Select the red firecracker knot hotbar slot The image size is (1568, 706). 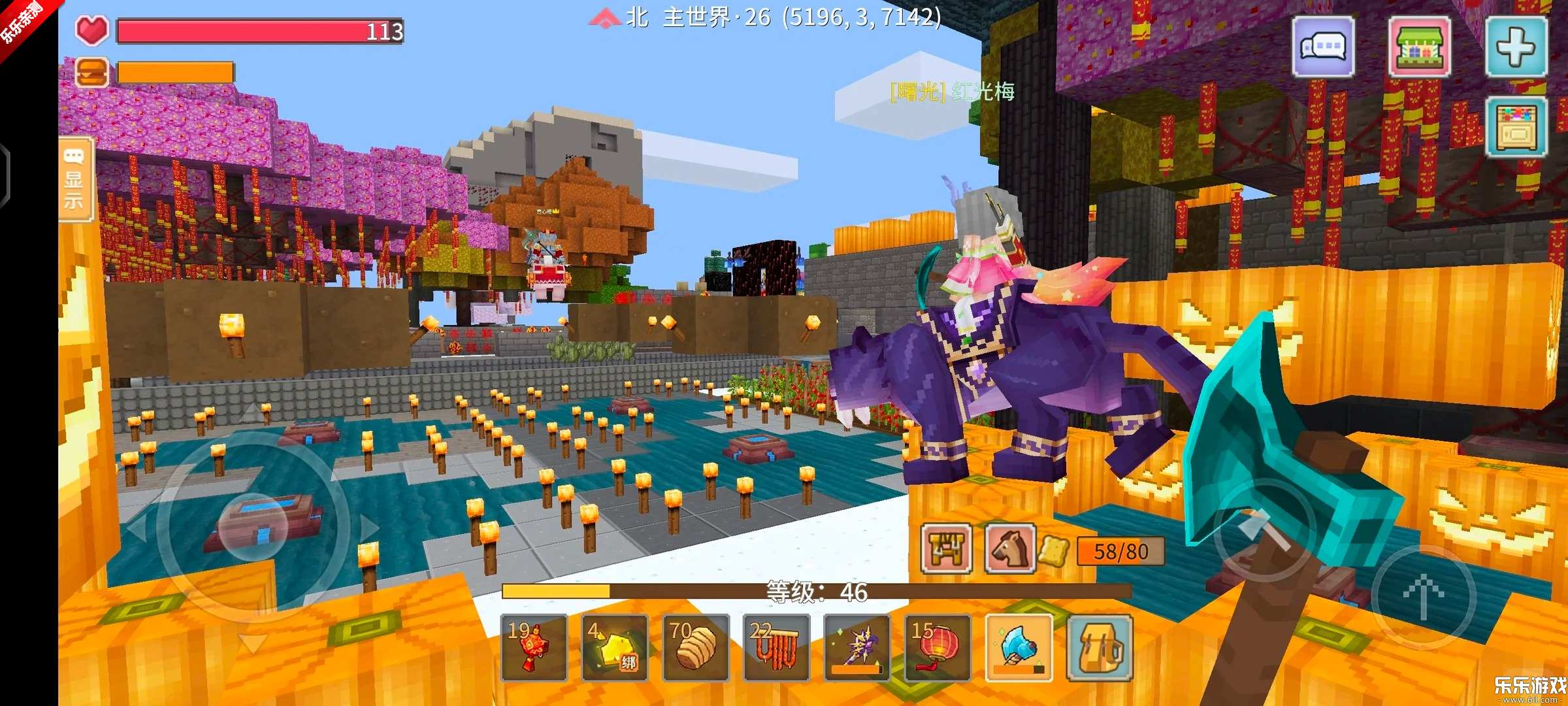(x=534, y=647)
